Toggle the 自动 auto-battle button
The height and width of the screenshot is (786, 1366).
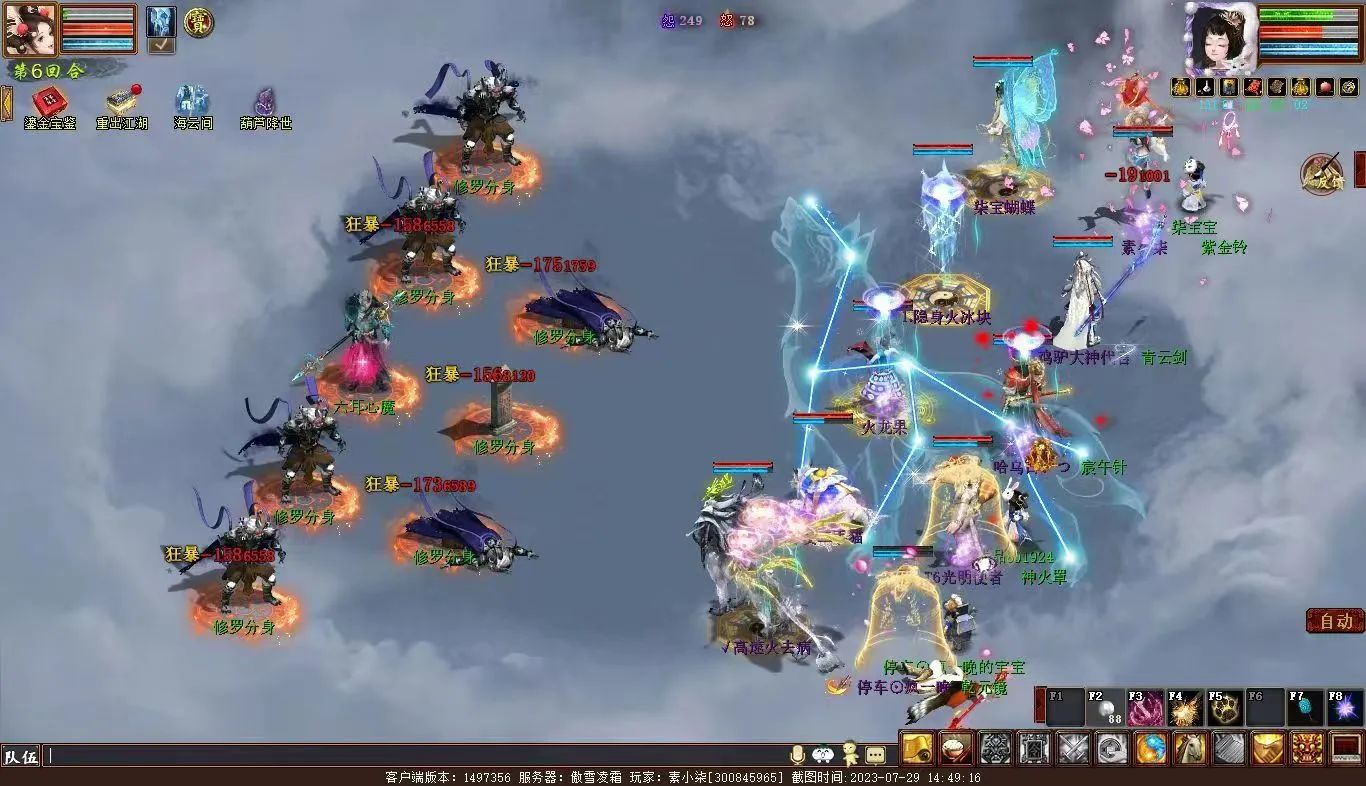(1335, 621)
